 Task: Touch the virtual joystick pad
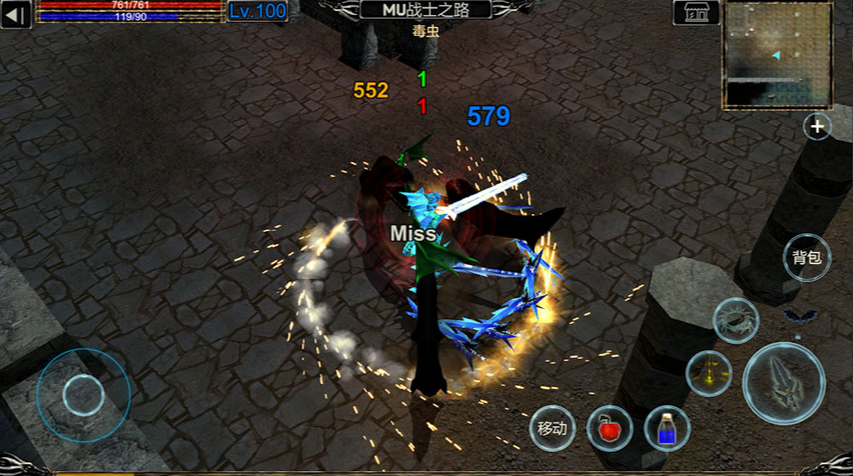[83, 395]
